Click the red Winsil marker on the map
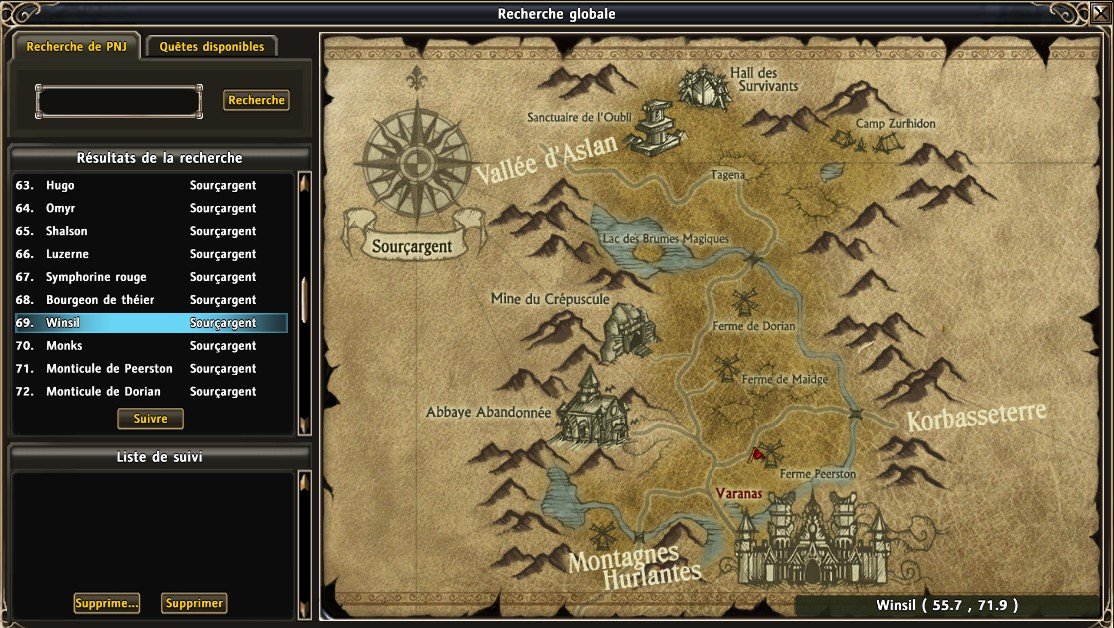This screenshot has height=628, width=1114. tap(757, 454)
